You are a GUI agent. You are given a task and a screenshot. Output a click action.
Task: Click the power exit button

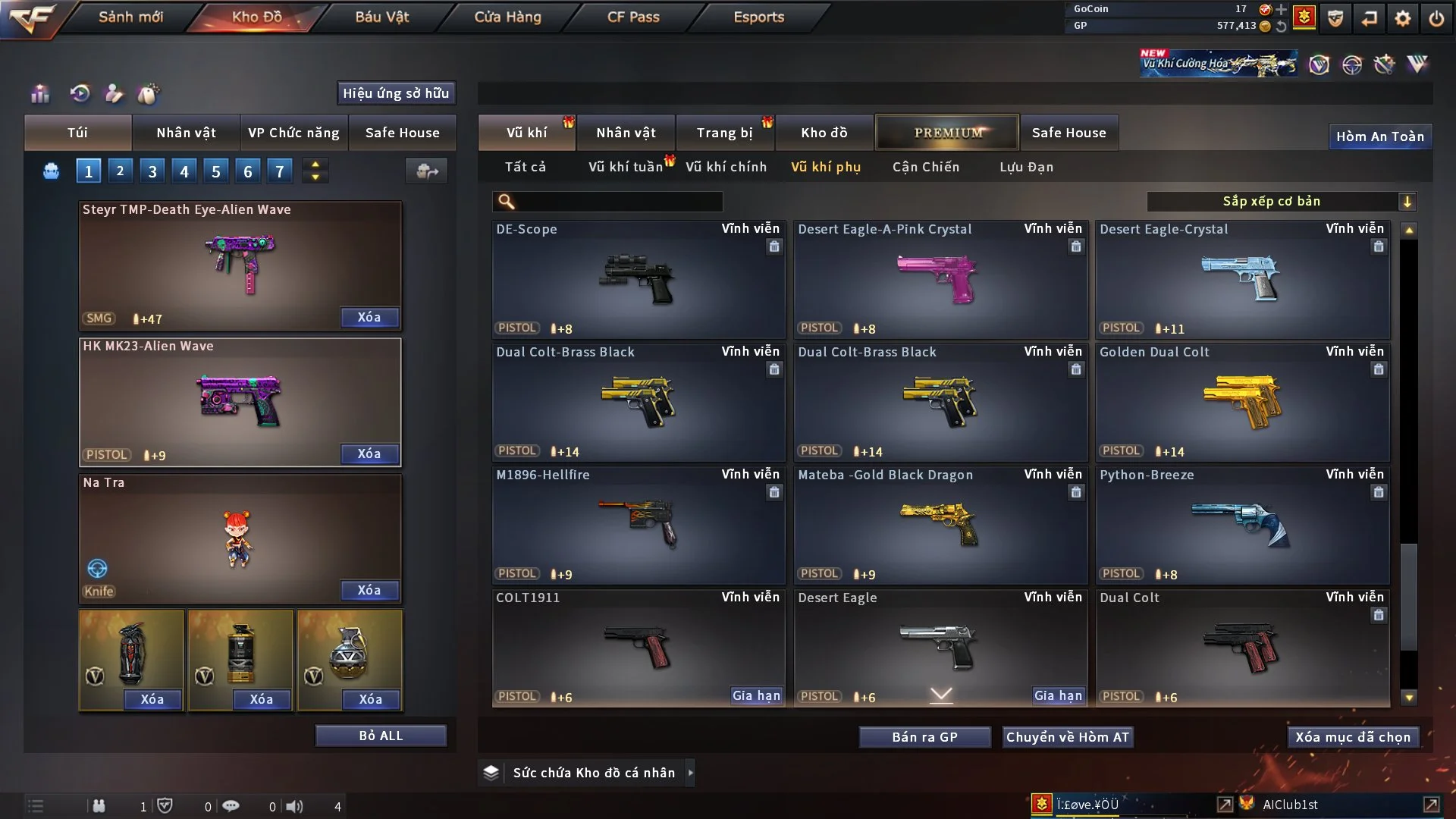pos(1436,18)
